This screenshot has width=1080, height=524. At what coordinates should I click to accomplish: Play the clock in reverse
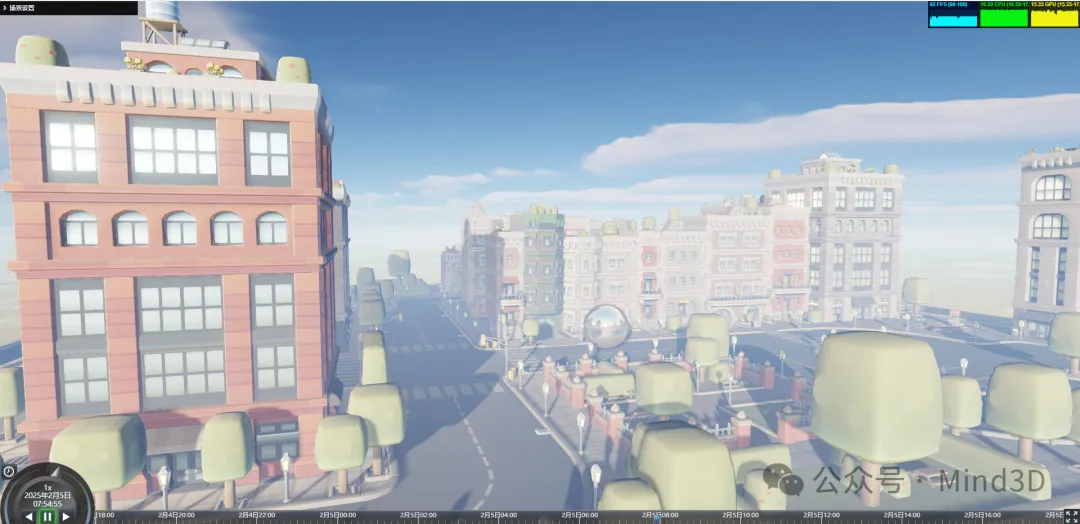29,517
